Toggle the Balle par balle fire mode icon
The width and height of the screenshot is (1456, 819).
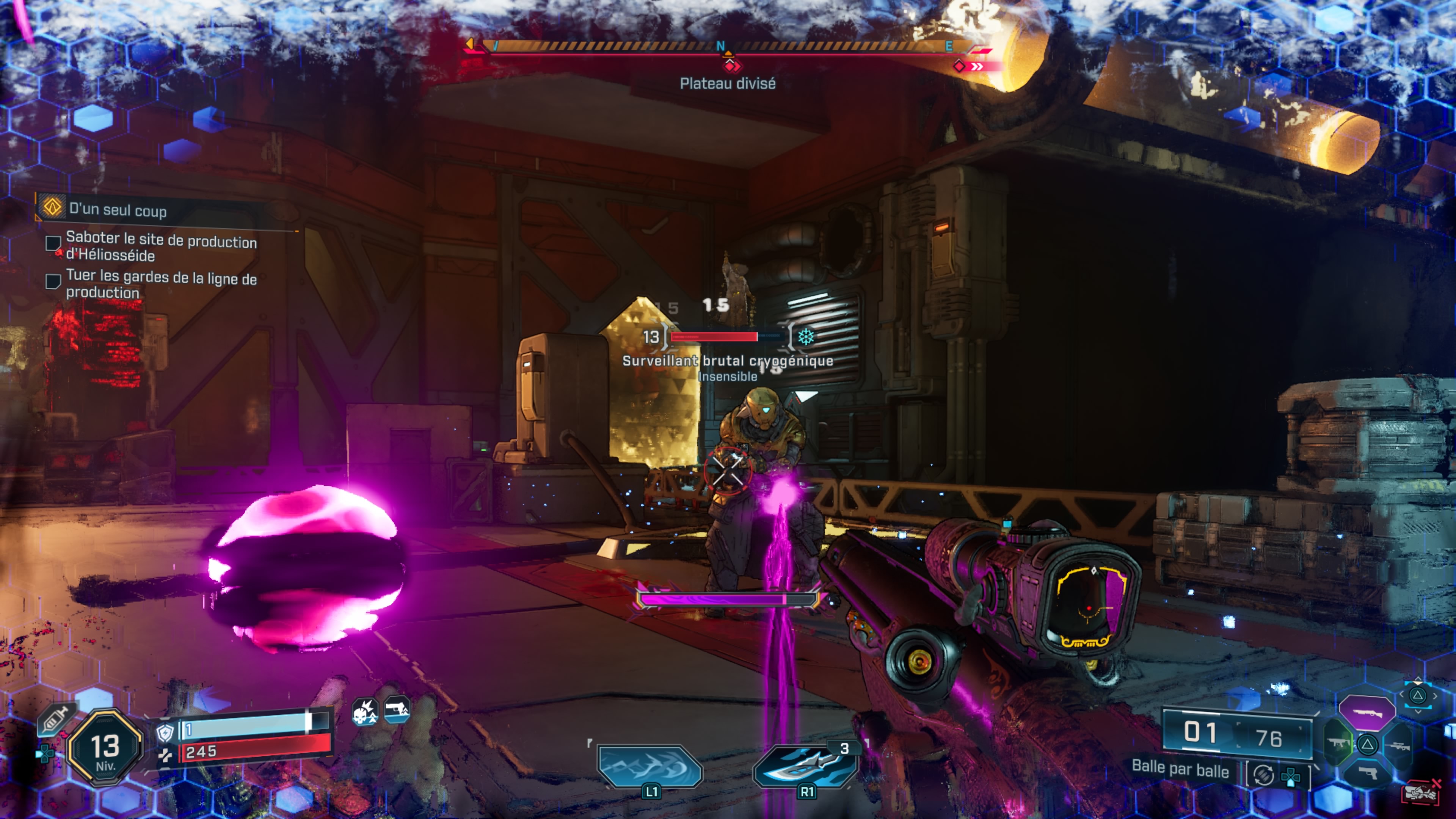coord(1263,775)
